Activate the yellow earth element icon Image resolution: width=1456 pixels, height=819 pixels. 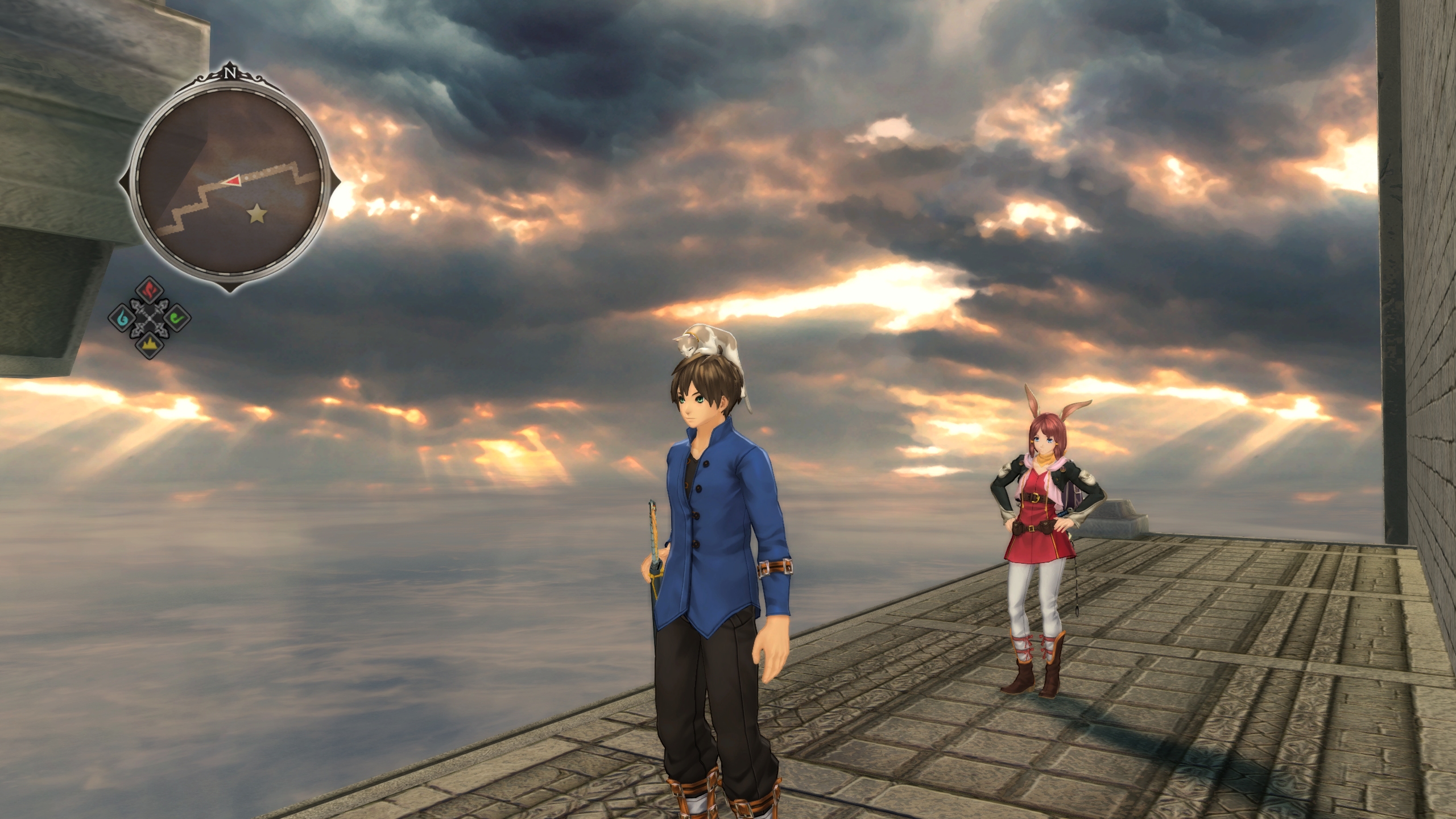(x=150, y=344)
